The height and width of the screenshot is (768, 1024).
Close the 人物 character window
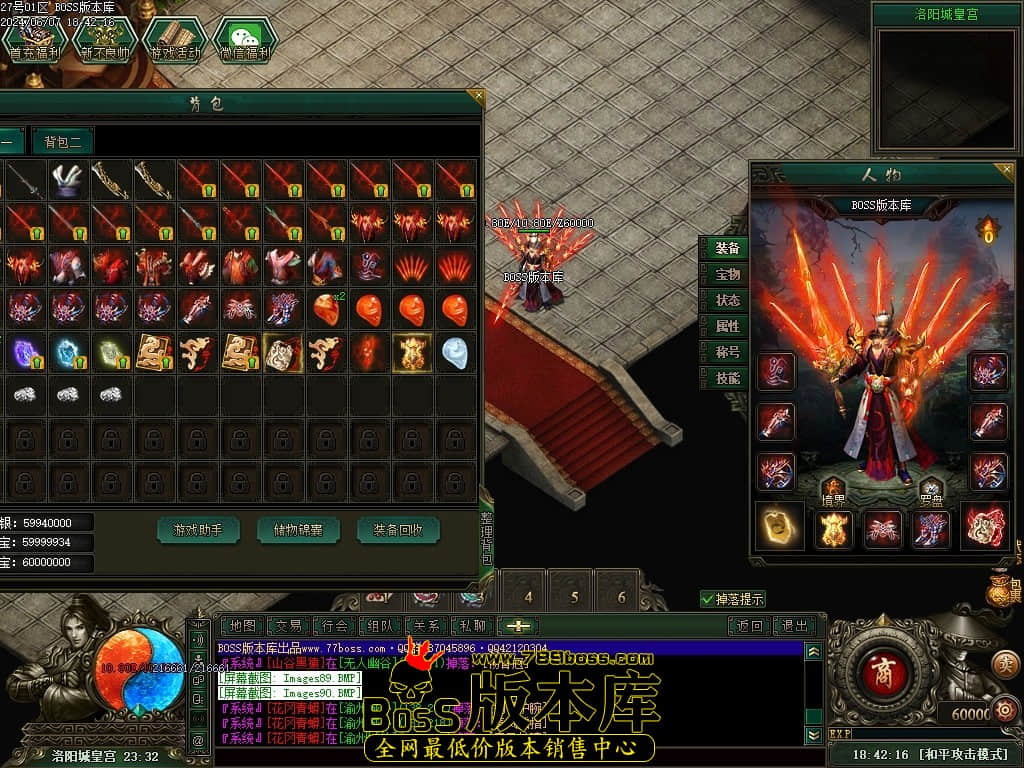tap(1009, 169)
